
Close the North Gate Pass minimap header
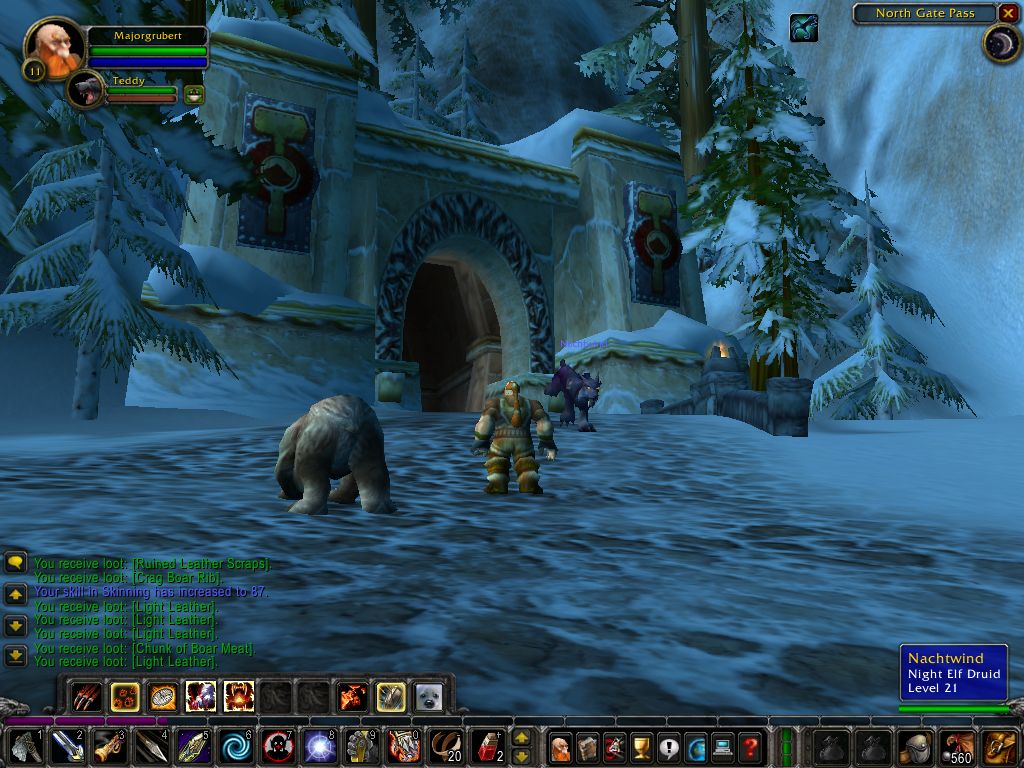coord(1008,13)
